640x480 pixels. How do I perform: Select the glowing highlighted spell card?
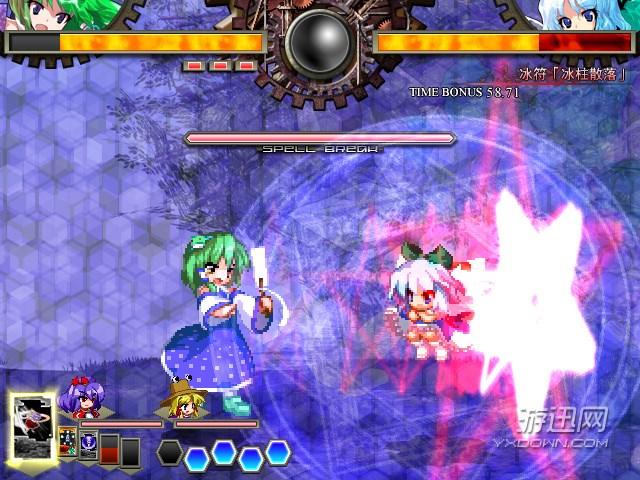(x=32, y=425)
